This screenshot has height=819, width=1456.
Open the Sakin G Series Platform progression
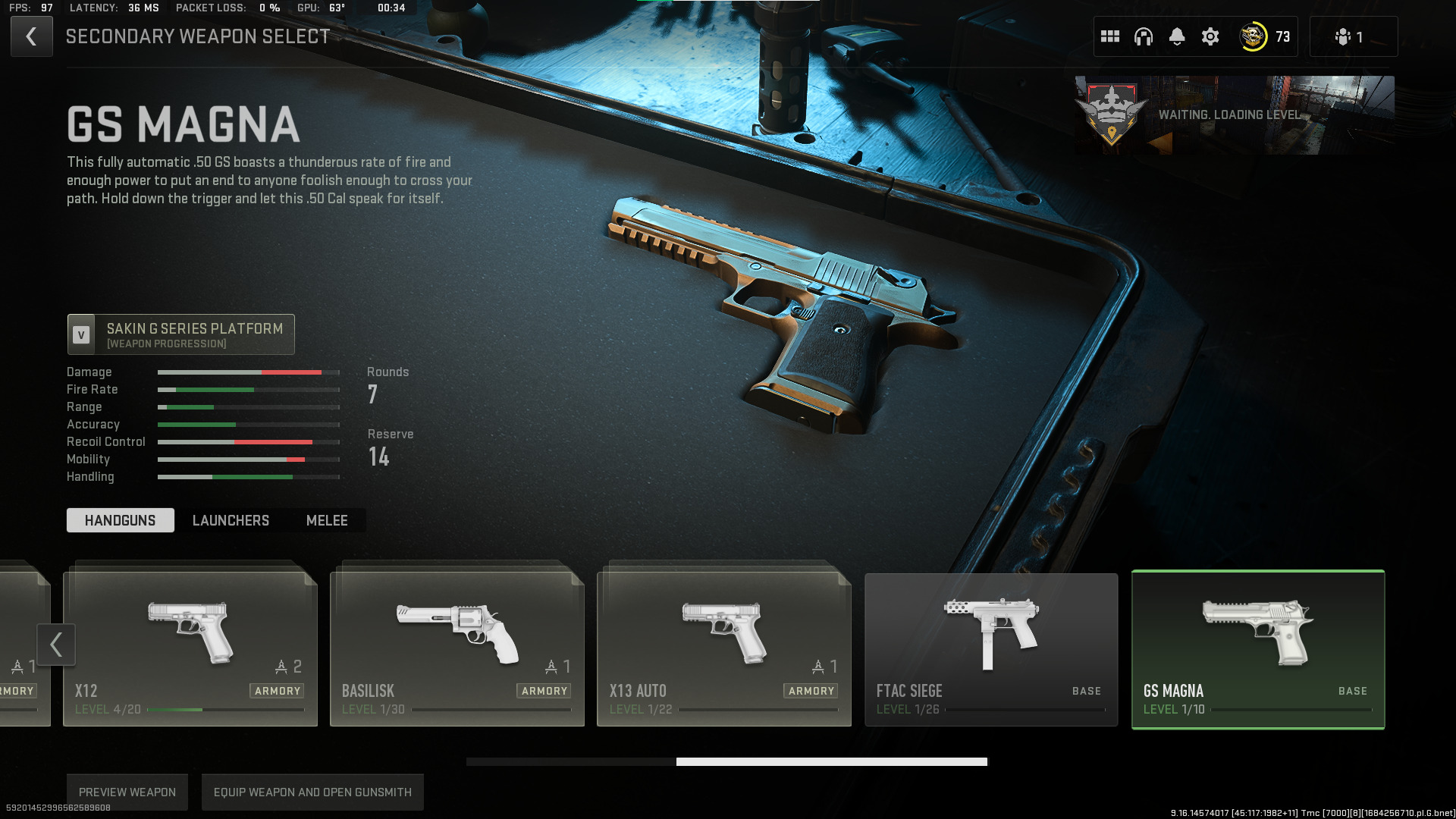coord(180,334)
